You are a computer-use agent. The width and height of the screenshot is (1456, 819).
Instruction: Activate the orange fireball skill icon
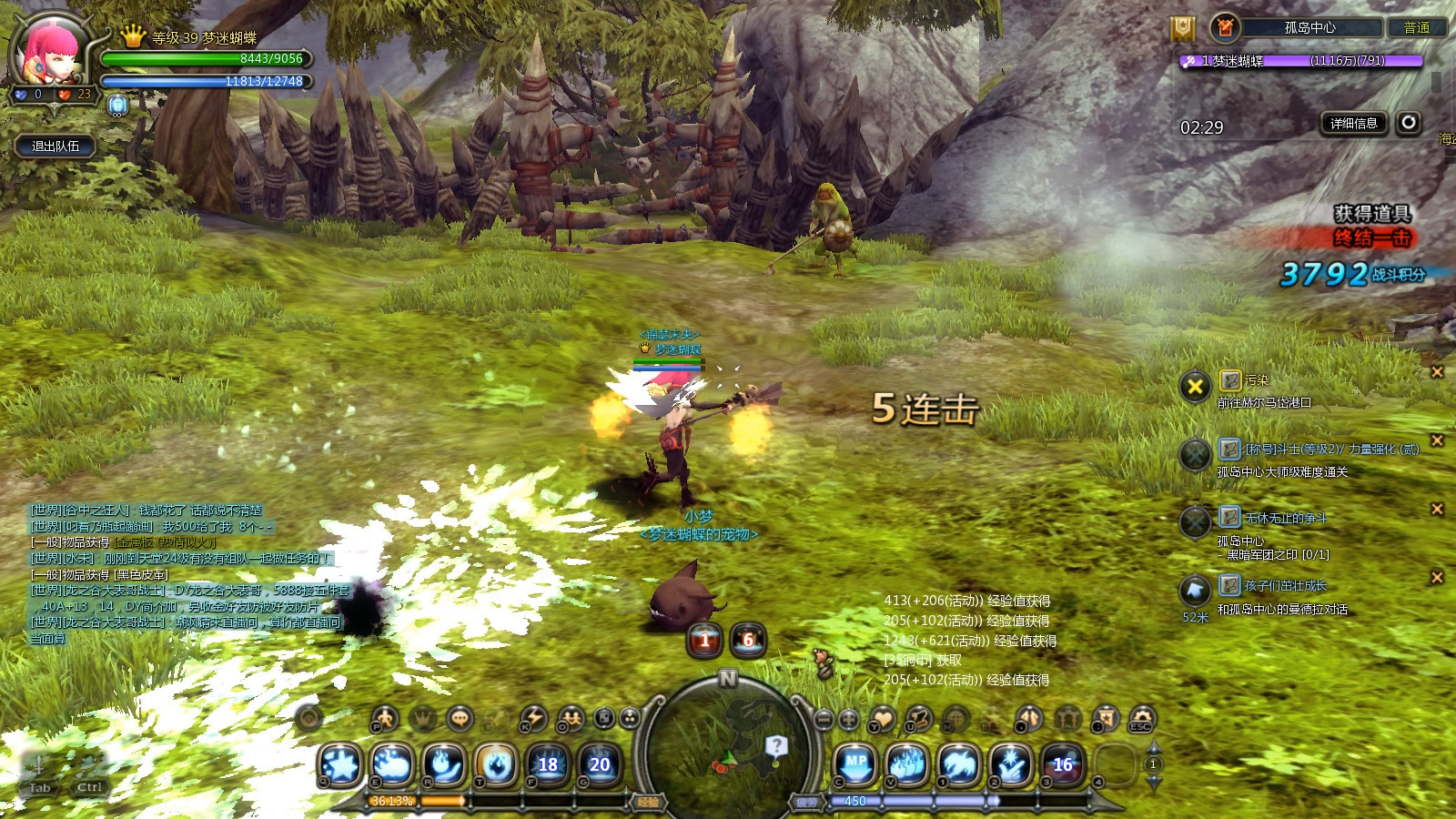coord(496,765)
